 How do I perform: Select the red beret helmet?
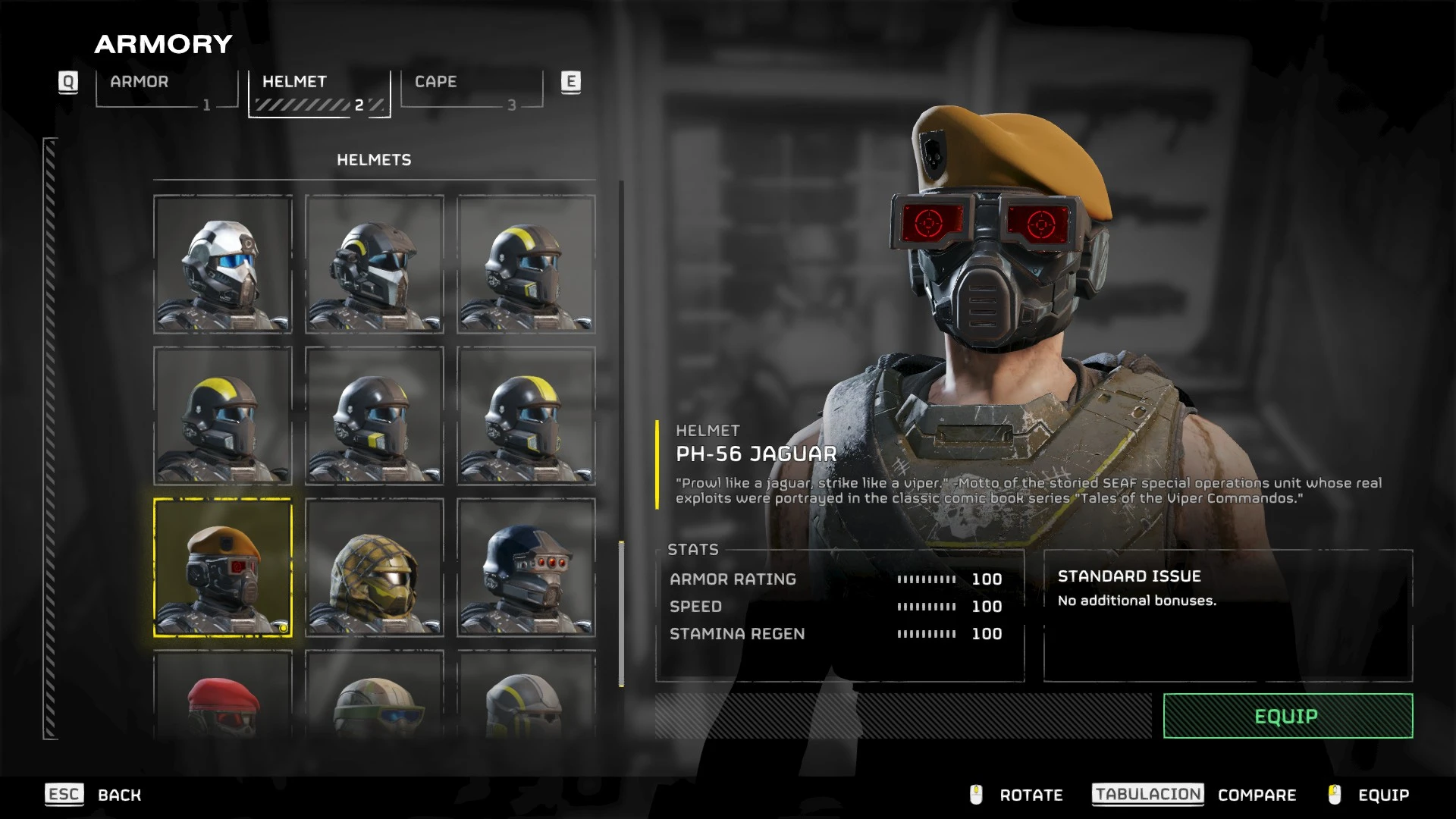223,698
